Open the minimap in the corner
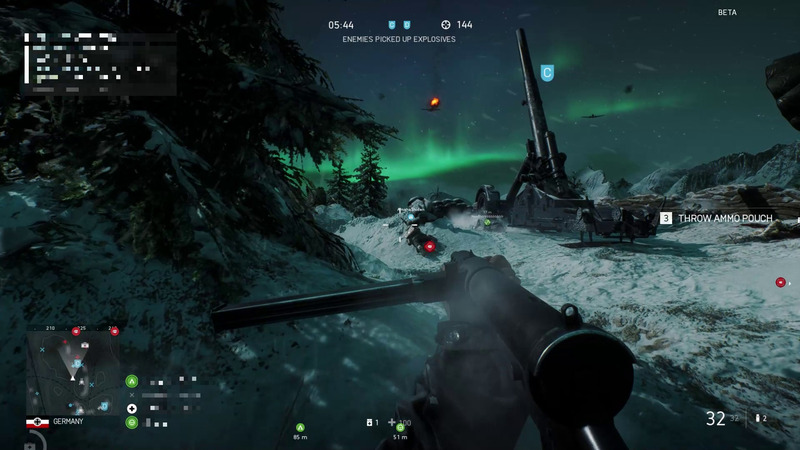 click(74, 371)
